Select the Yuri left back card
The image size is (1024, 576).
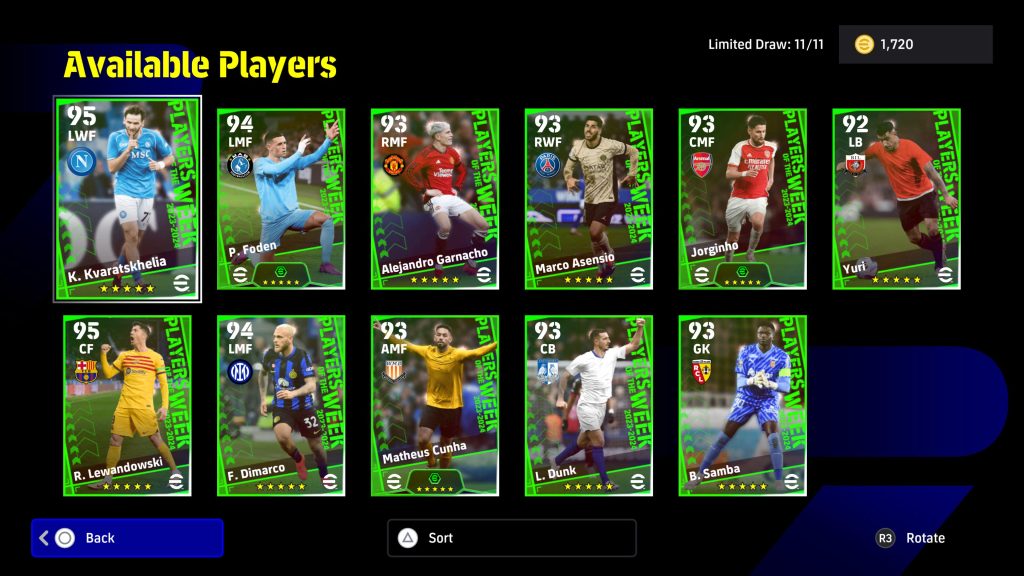[x=897, y=199]
